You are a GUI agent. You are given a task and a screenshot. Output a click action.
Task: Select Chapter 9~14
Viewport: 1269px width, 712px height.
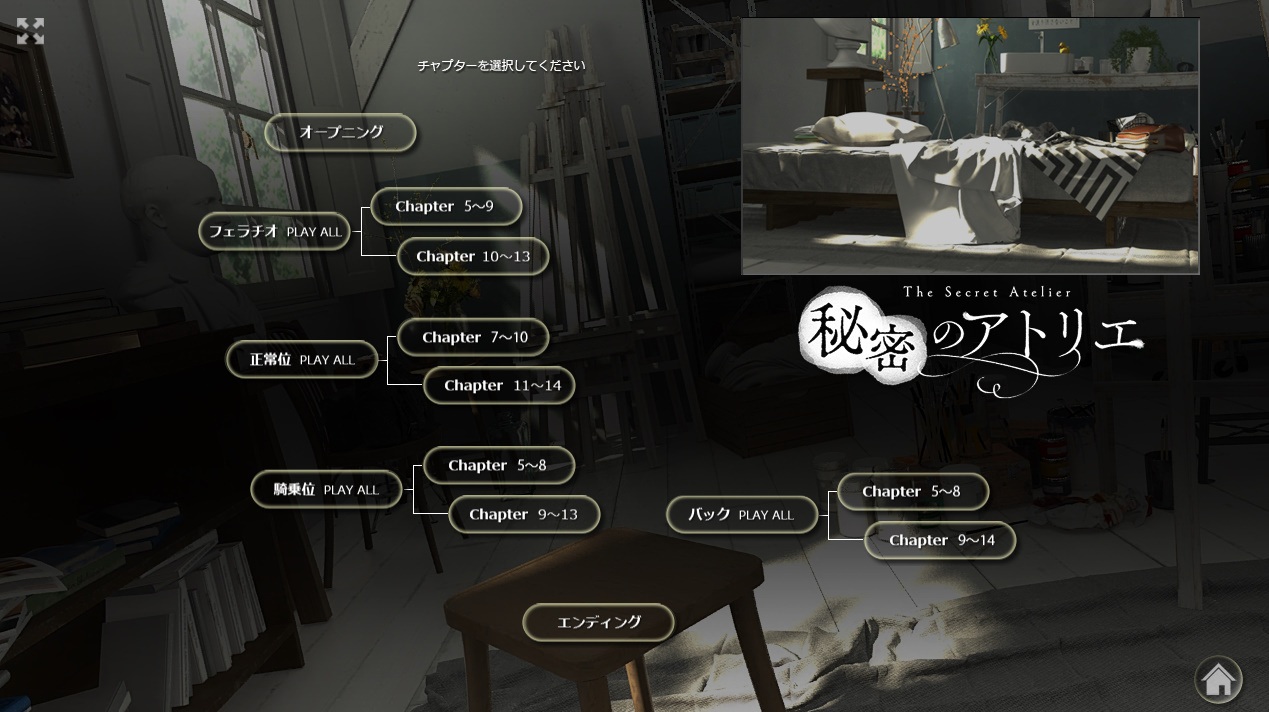tap(940, 540)
